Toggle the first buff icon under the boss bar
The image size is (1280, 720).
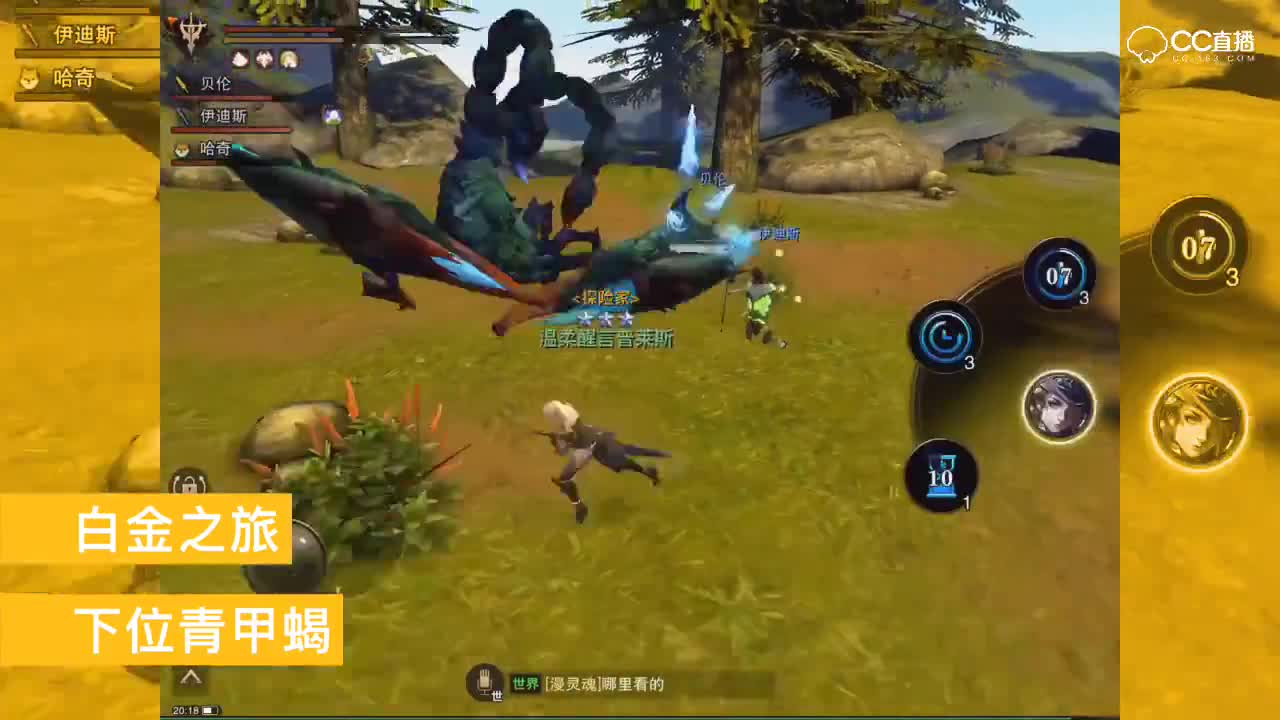(x=238, y=58)
